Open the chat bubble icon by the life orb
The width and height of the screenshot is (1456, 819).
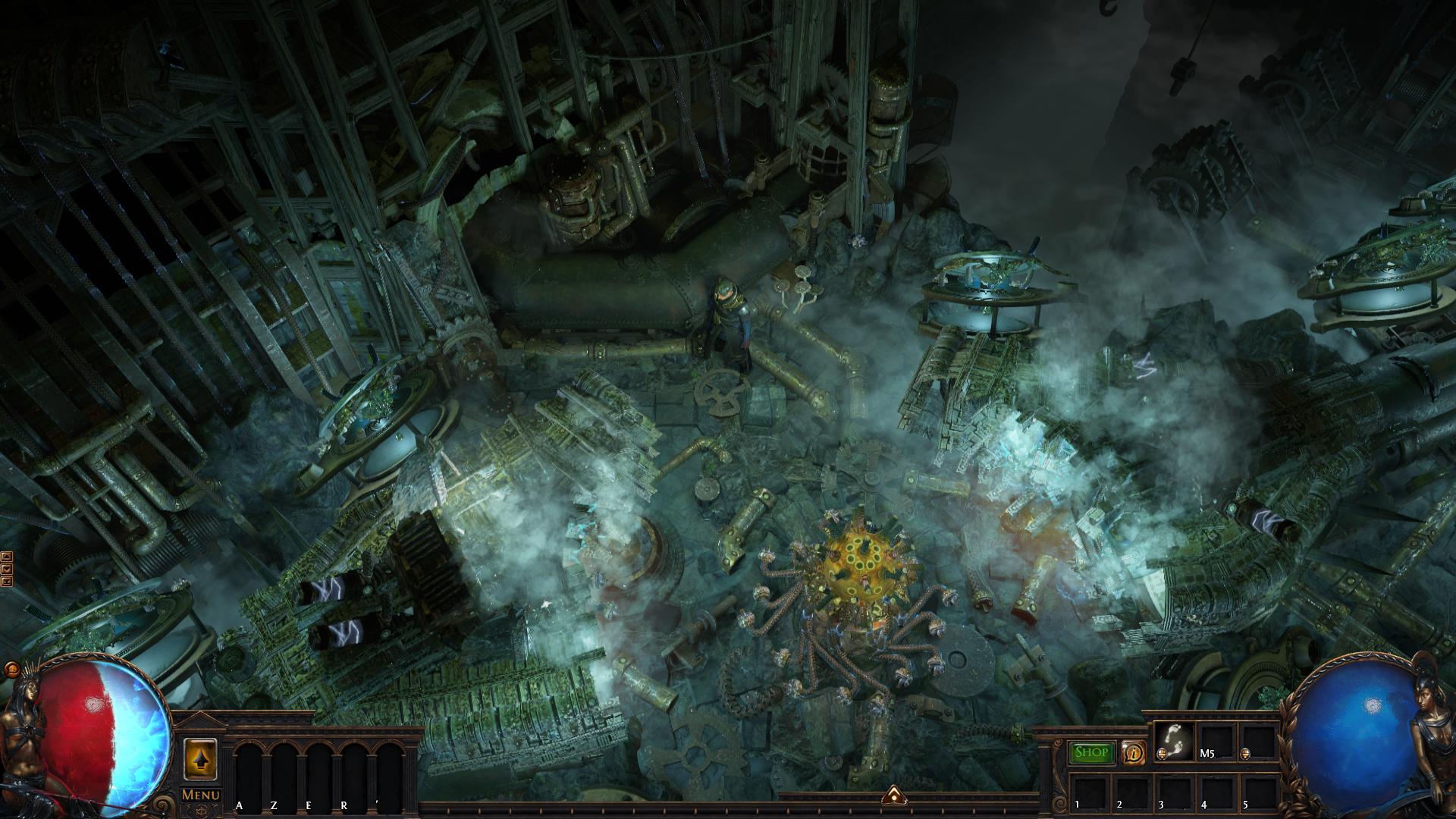[11, 669]
